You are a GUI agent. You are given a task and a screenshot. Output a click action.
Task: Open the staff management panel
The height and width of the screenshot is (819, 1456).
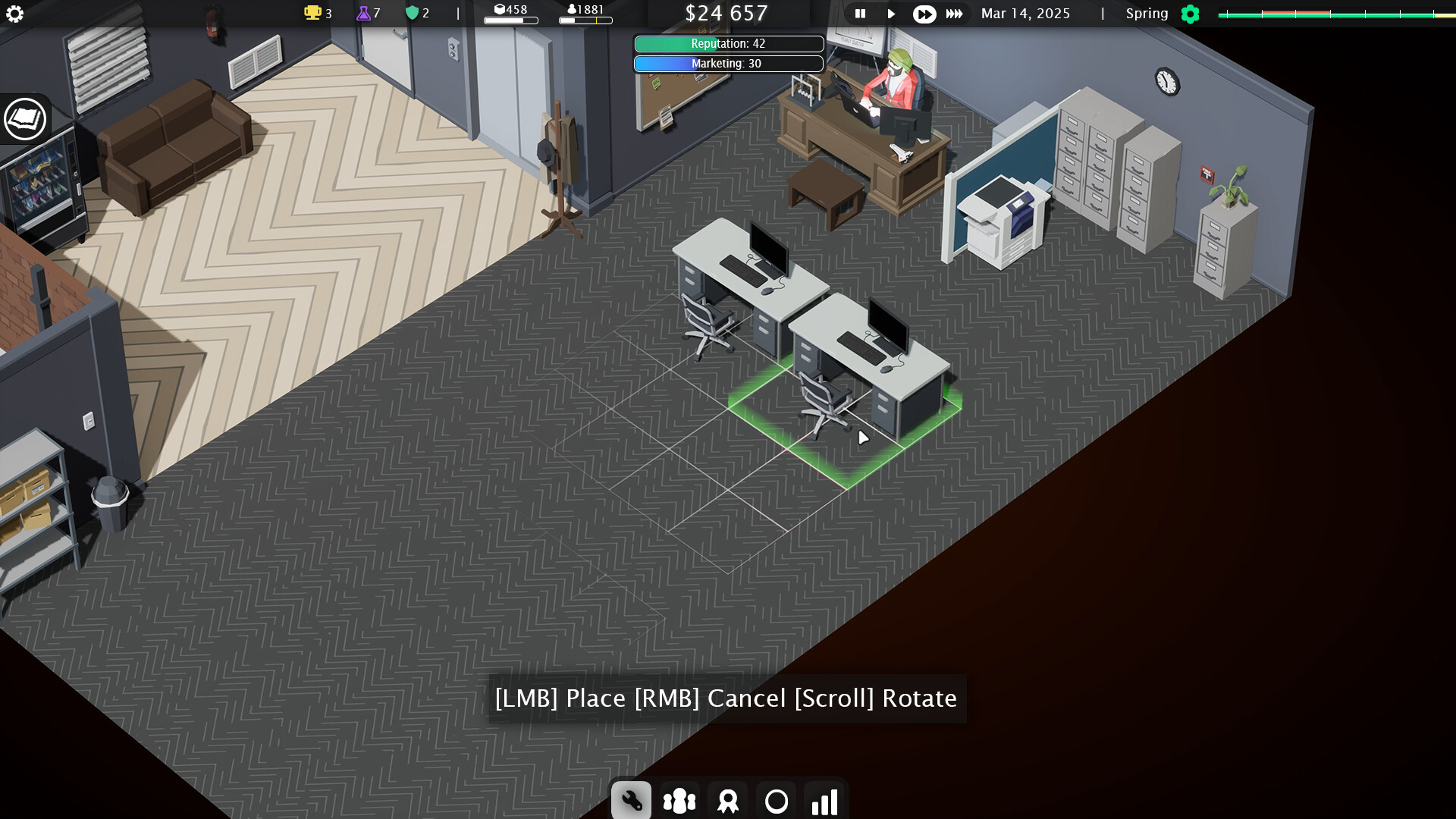click(679, 799)
